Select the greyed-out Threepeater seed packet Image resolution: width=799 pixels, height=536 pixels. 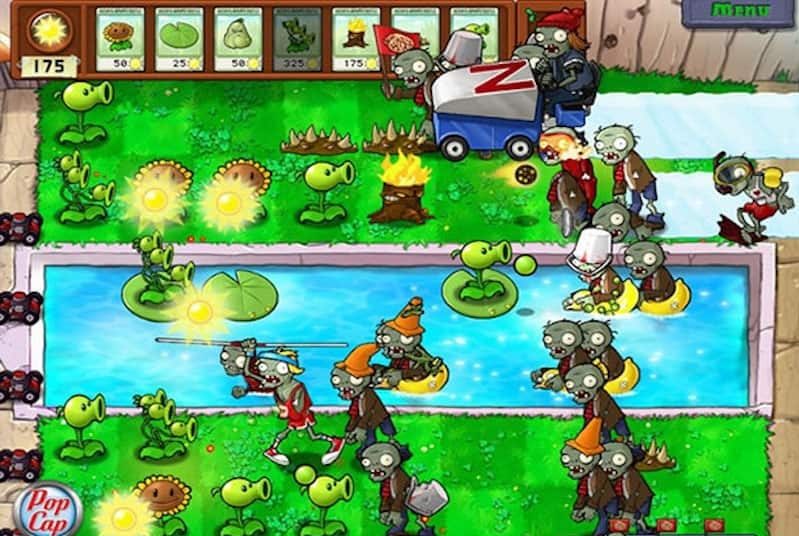pyautogui.click(x=296, y=40)
